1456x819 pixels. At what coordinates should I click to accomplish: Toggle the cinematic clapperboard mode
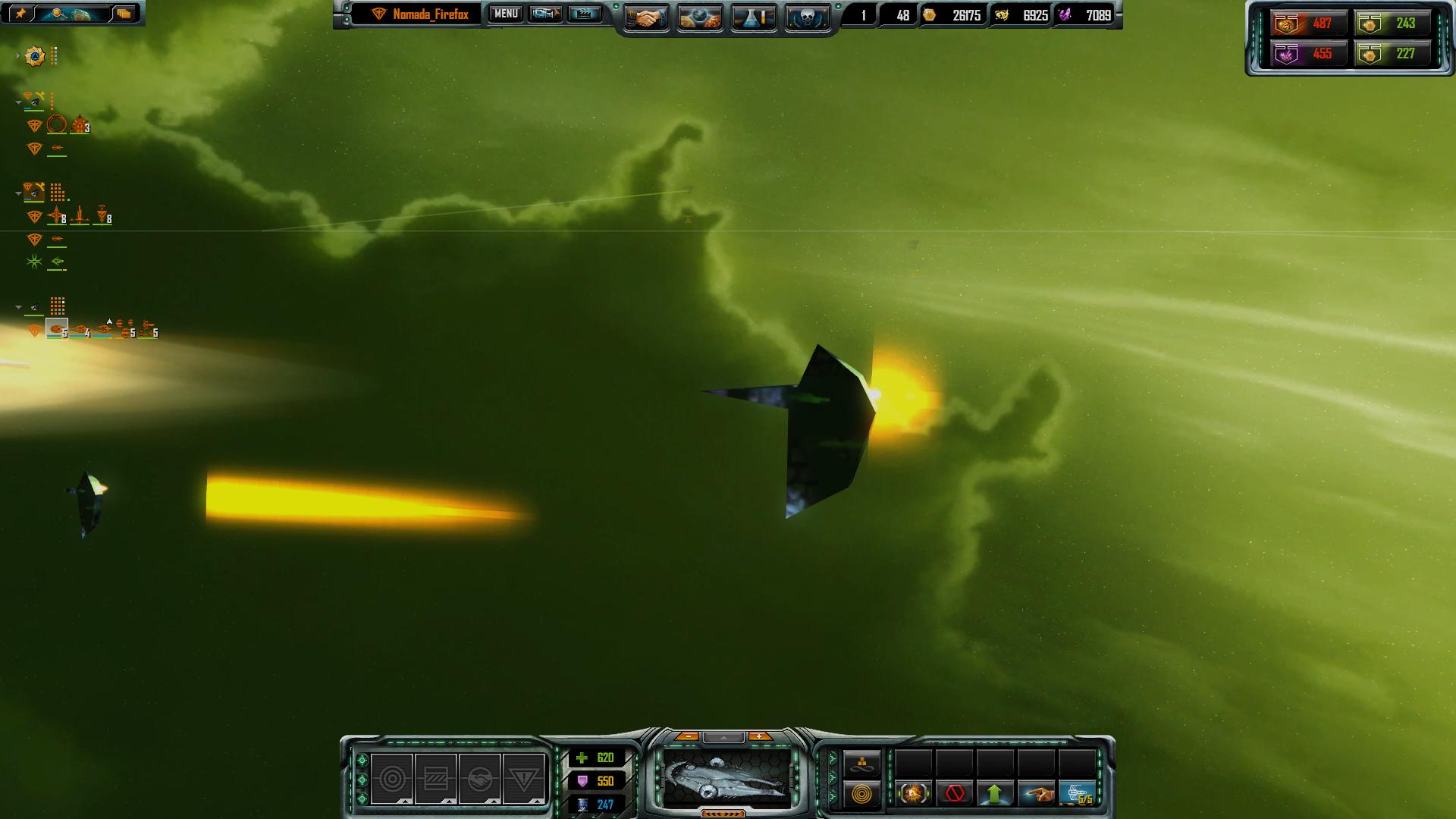(585, 14)
